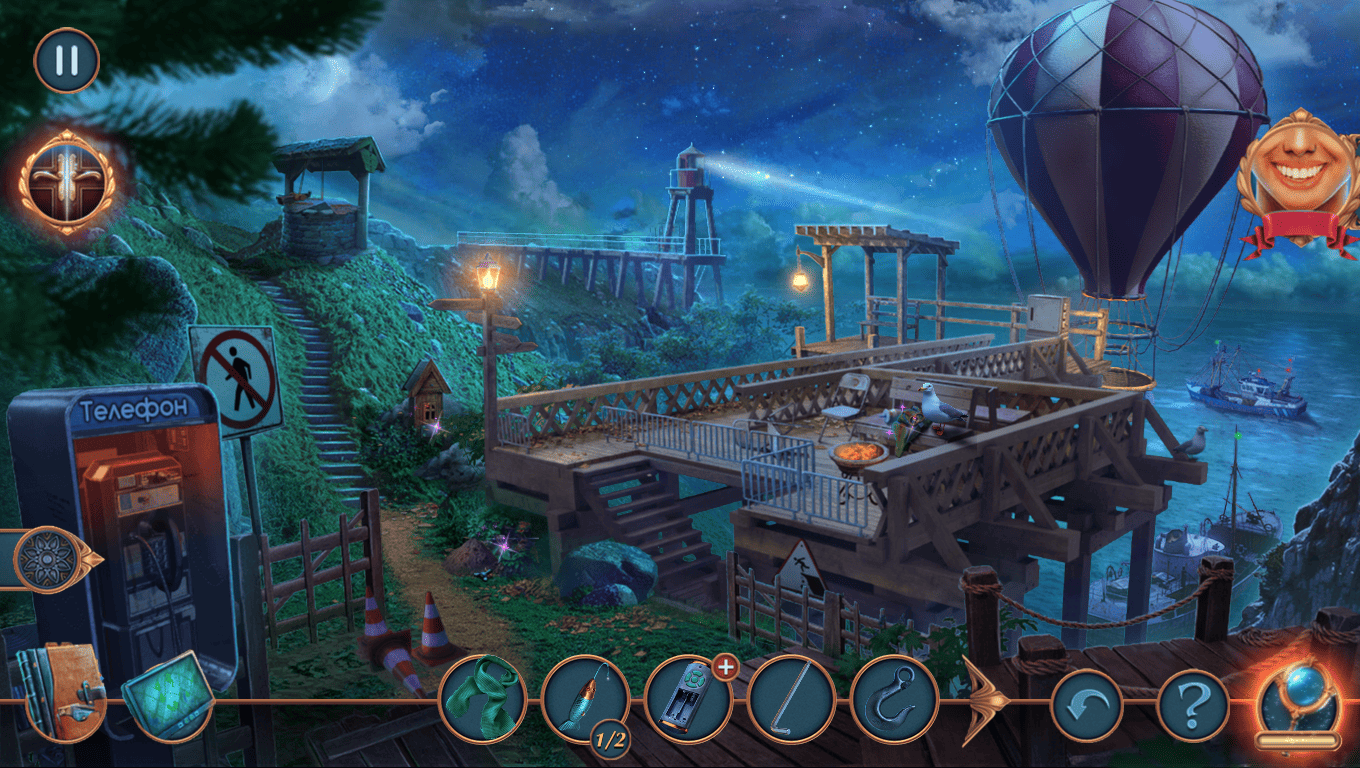Pause the game
Image resolution: width=1360 pixels, height=768 pixels.
[x=66, y=60]
